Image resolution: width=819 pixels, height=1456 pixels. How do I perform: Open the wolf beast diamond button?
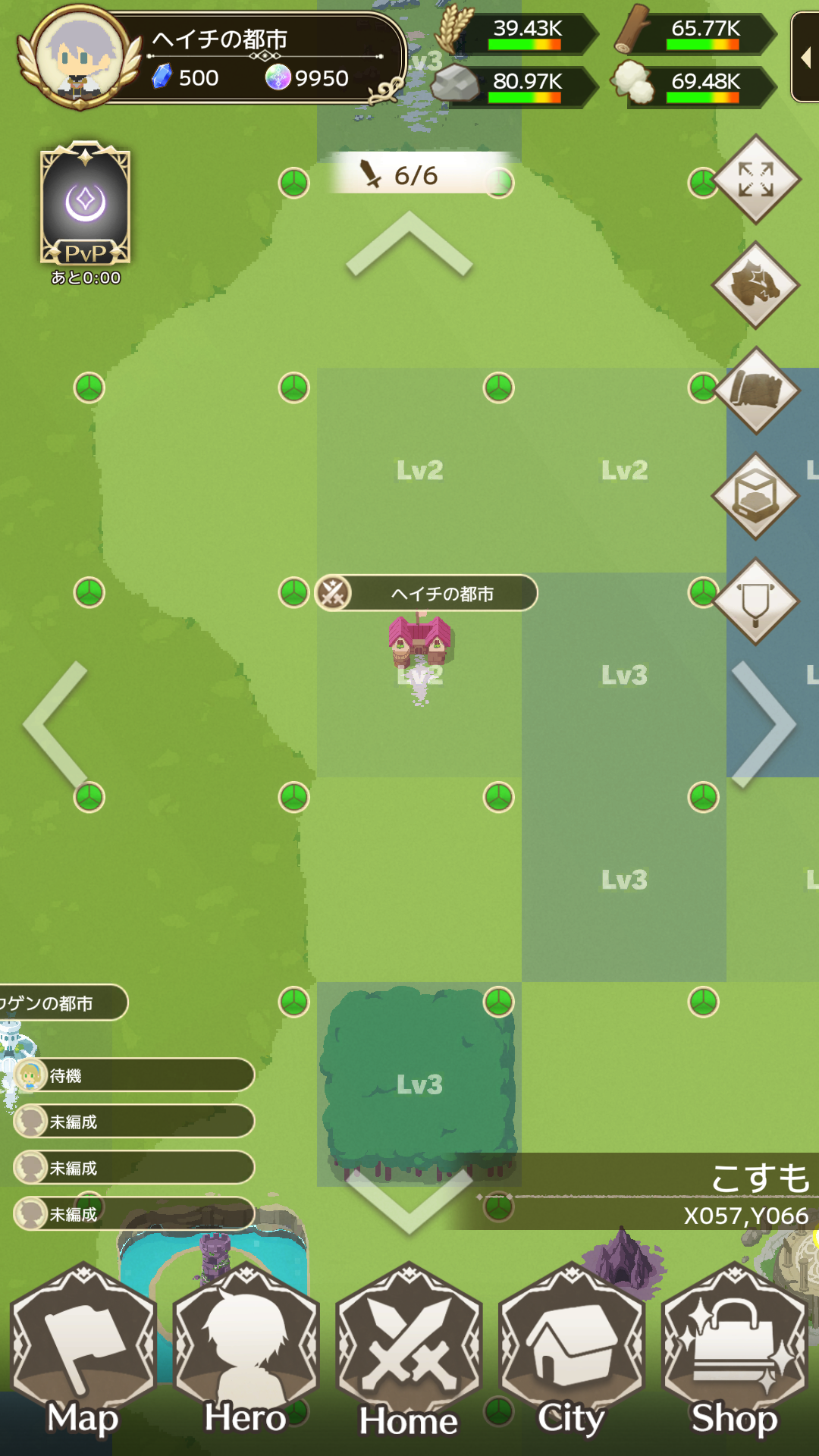(x=756, y=285)
